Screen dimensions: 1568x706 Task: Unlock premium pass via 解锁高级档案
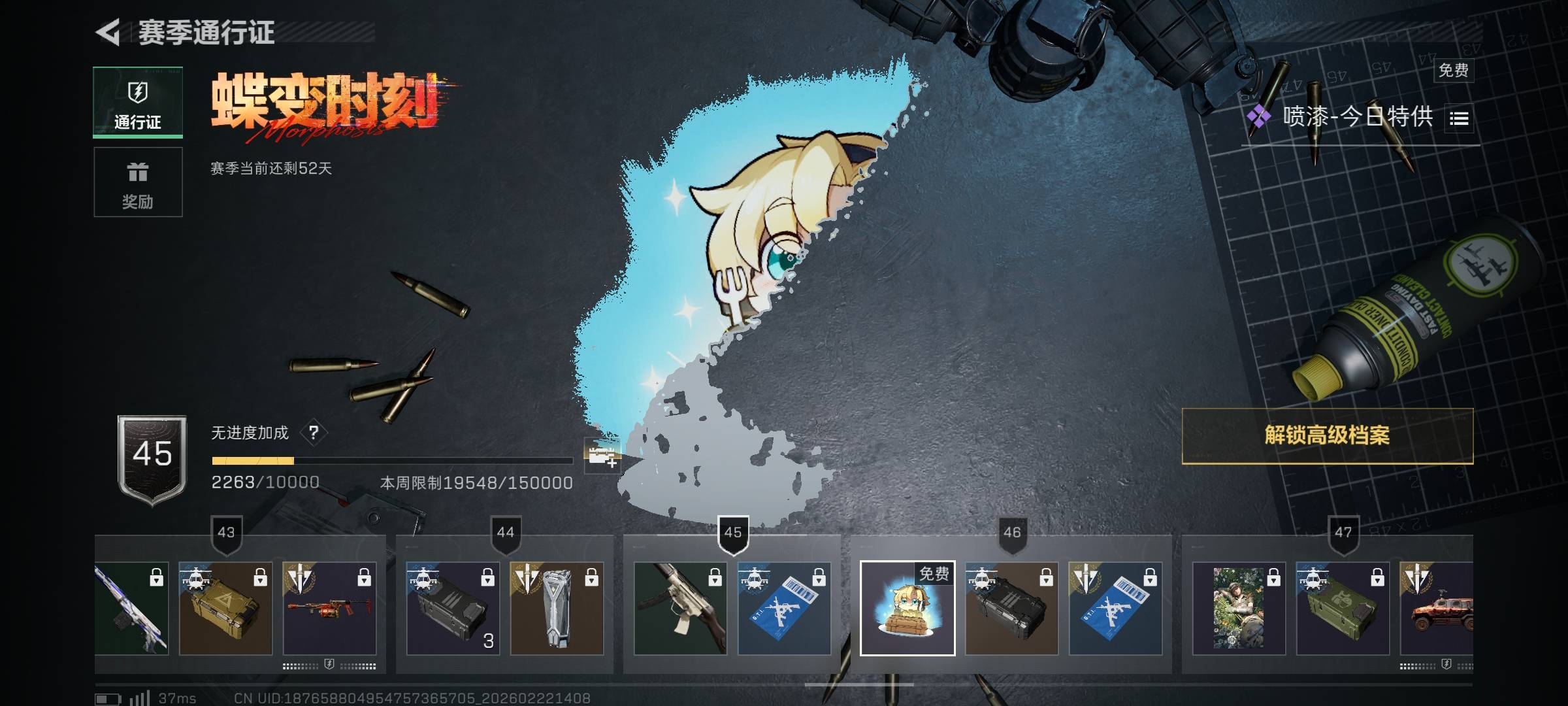click(1327, 436)
